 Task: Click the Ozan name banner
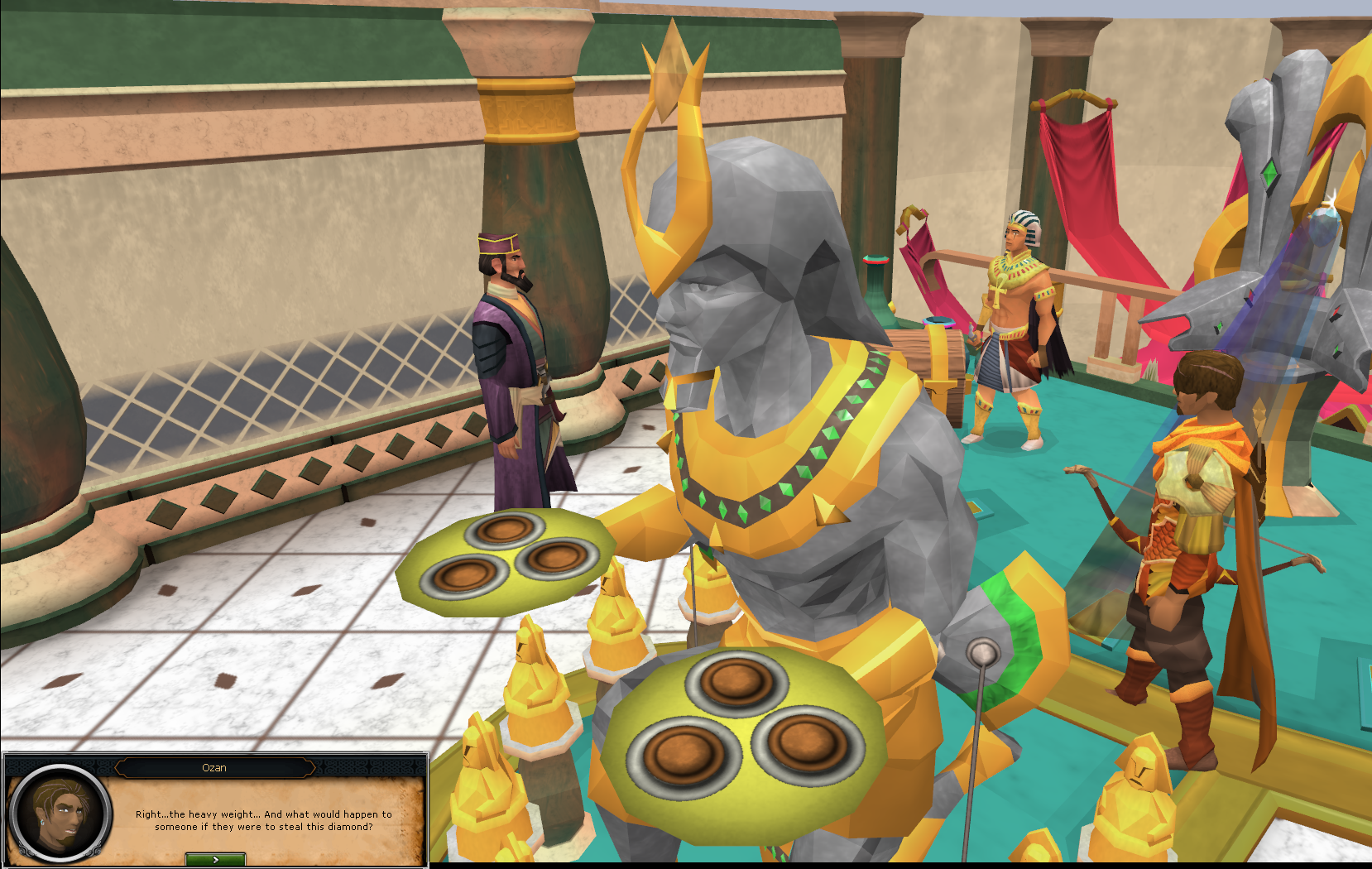coord(217,767)
